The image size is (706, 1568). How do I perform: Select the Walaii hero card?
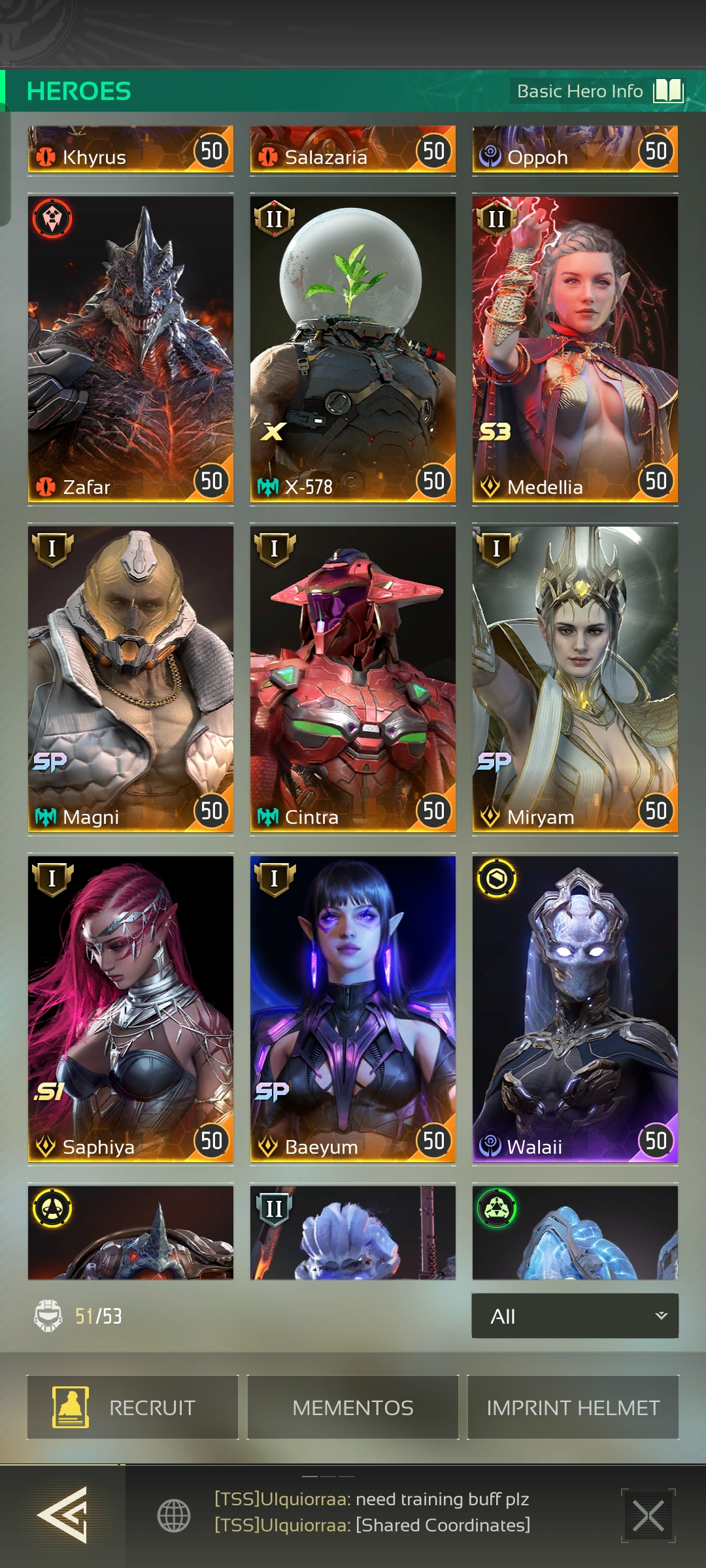[x=575, y=1009]
